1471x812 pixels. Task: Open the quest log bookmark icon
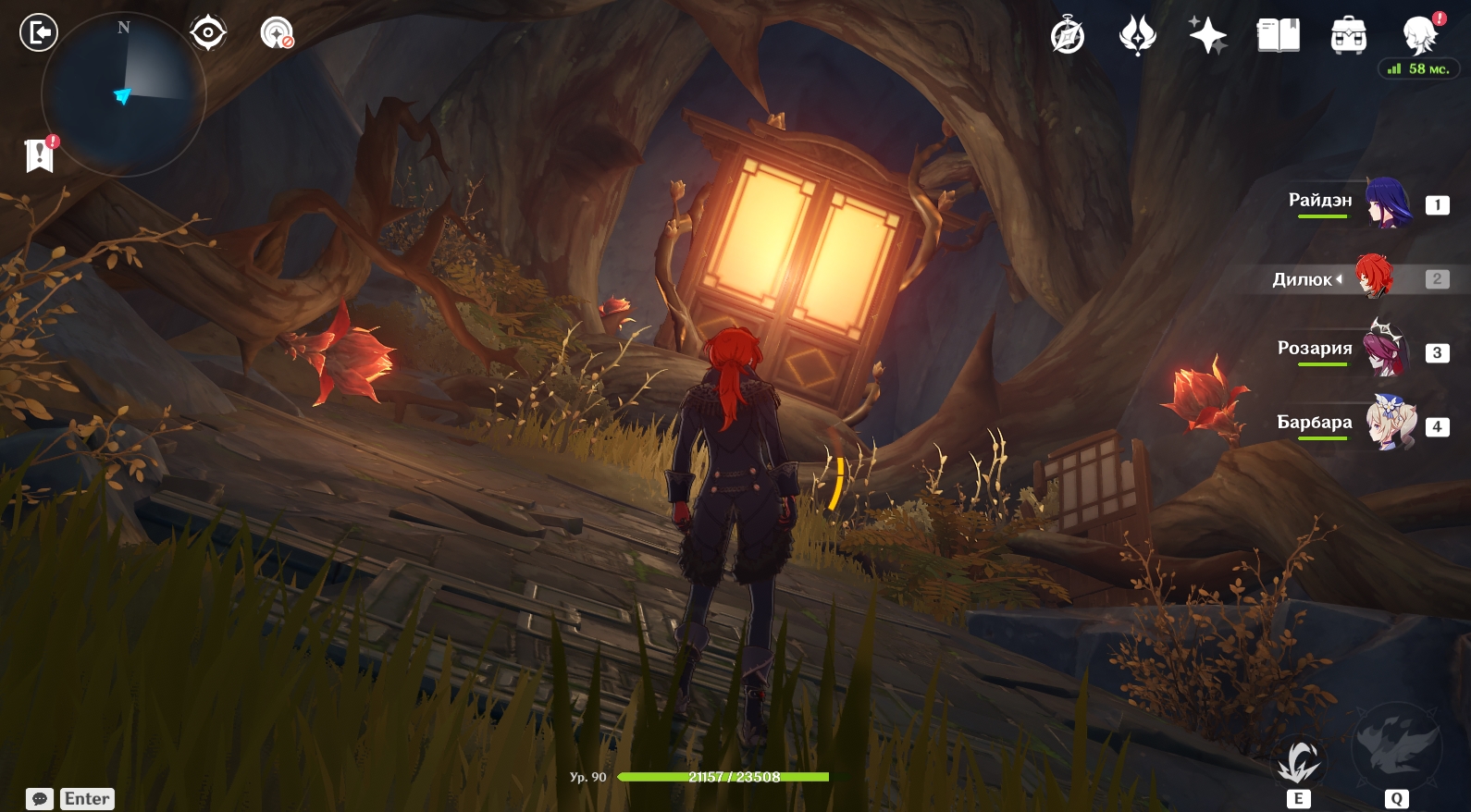[x=40, y=155]
